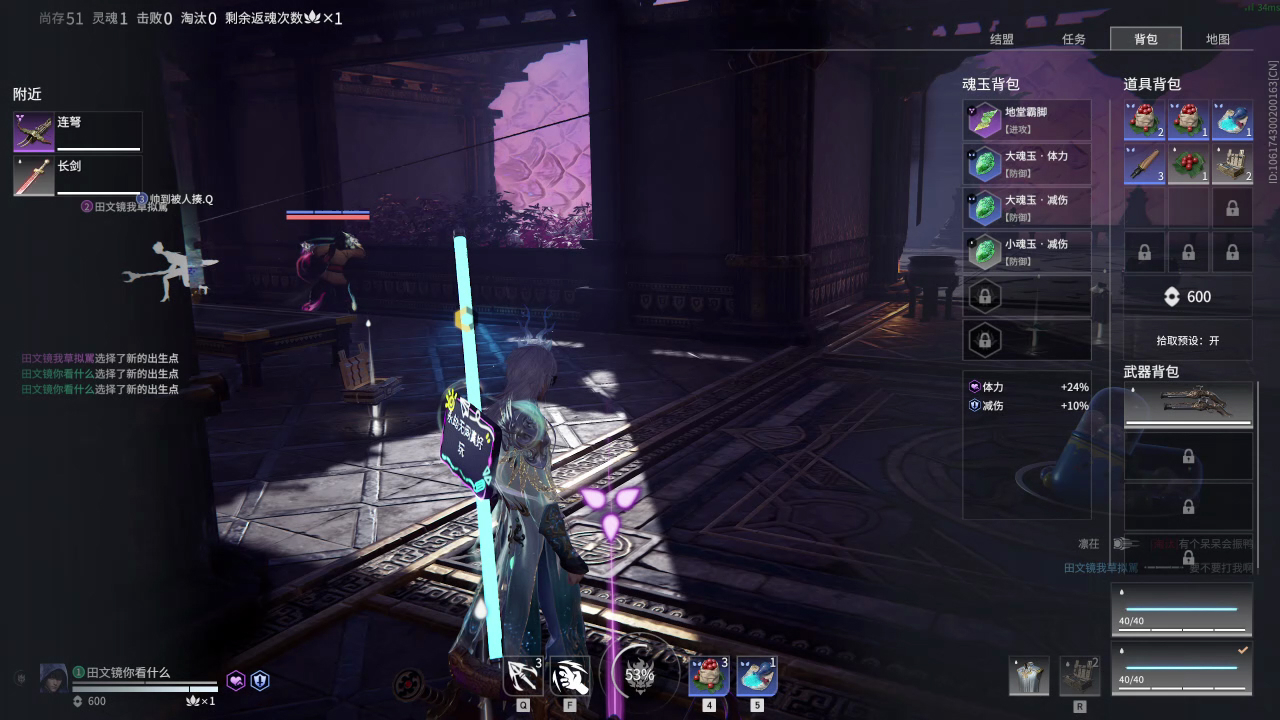The width and height of the screenshot is (1280, 720).
Task: Pick up the nearby 长剑 sword
Action: click(x=77, y=176)
